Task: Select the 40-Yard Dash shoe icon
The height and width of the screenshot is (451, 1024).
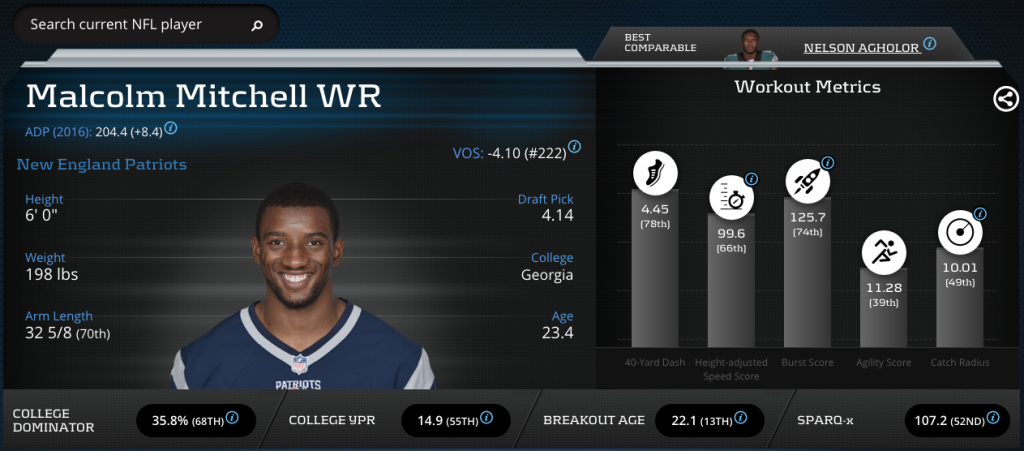Action: click(655, 174)
